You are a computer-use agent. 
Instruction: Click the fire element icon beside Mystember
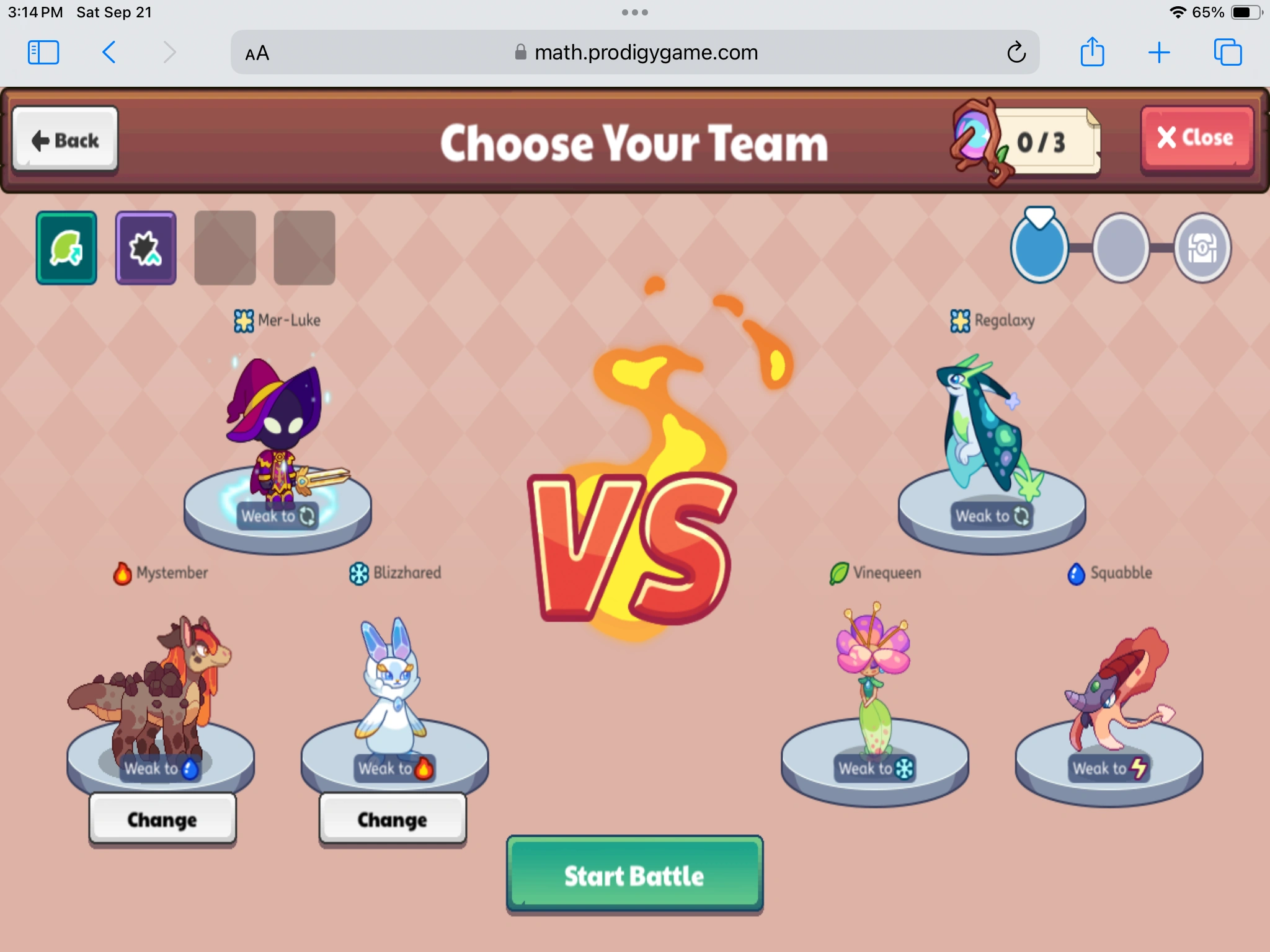[x=122, y=573]
